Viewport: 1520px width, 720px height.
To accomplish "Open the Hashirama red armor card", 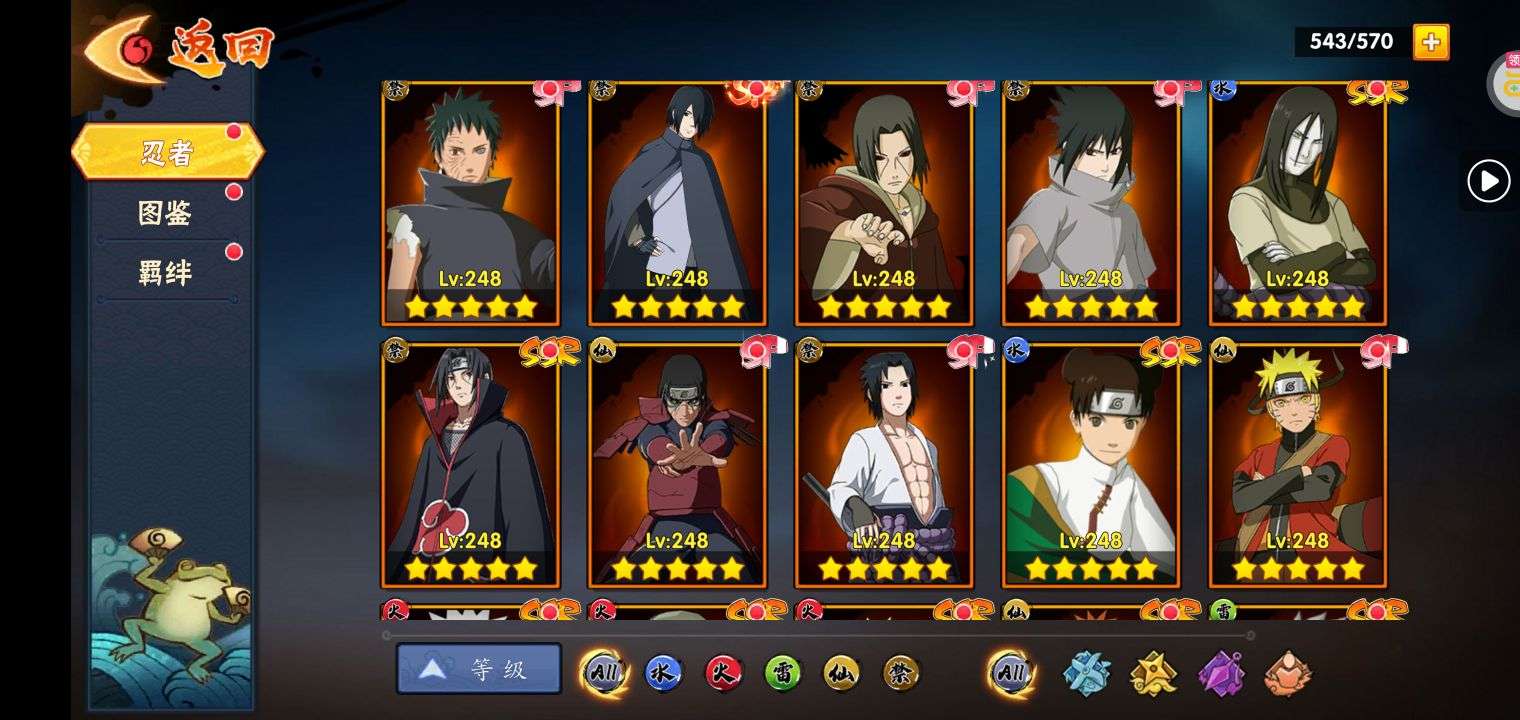I will pos(677,465).
